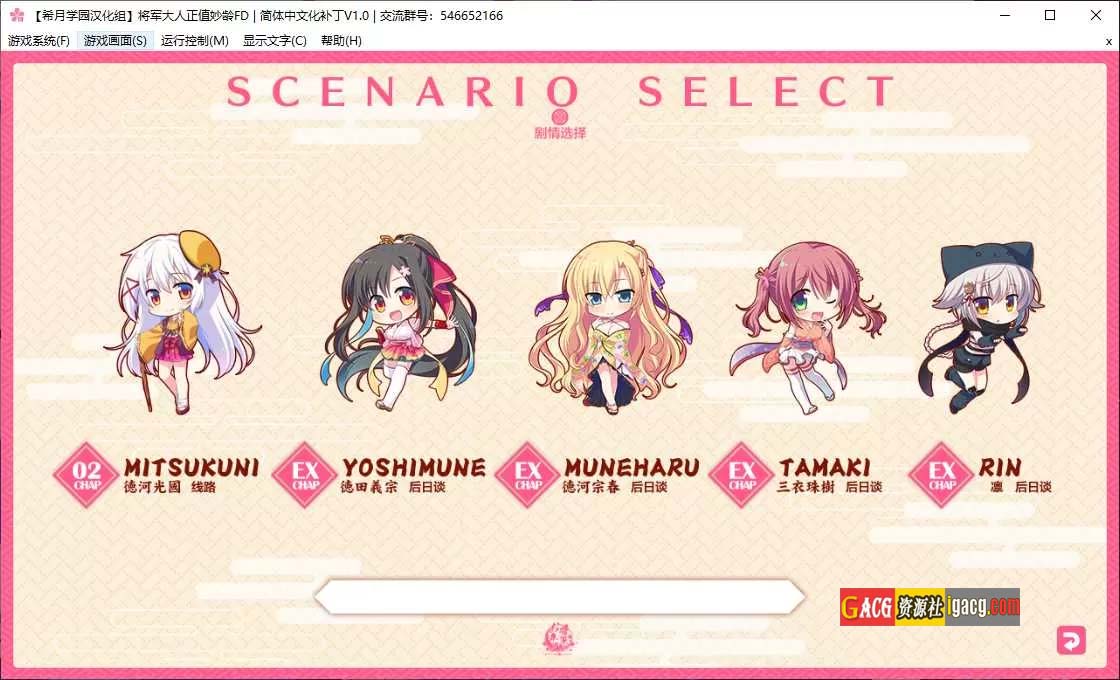This screenshot has width=1120, height=680.
Task: Maximize the game window
Action: (x=1050, y=15)
